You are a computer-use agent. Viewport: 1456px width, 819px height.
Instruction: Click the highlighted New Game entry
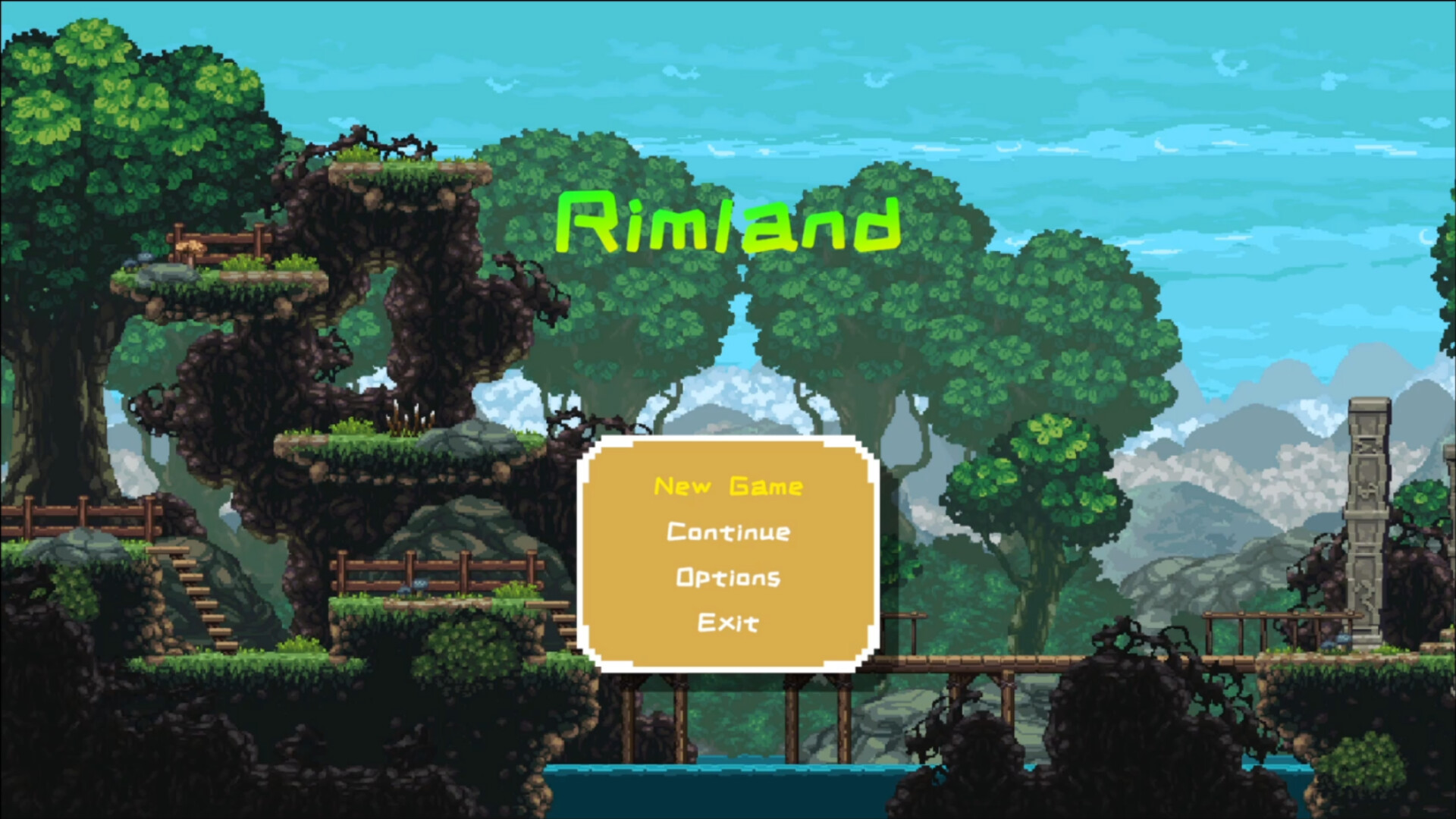point(727,488)
